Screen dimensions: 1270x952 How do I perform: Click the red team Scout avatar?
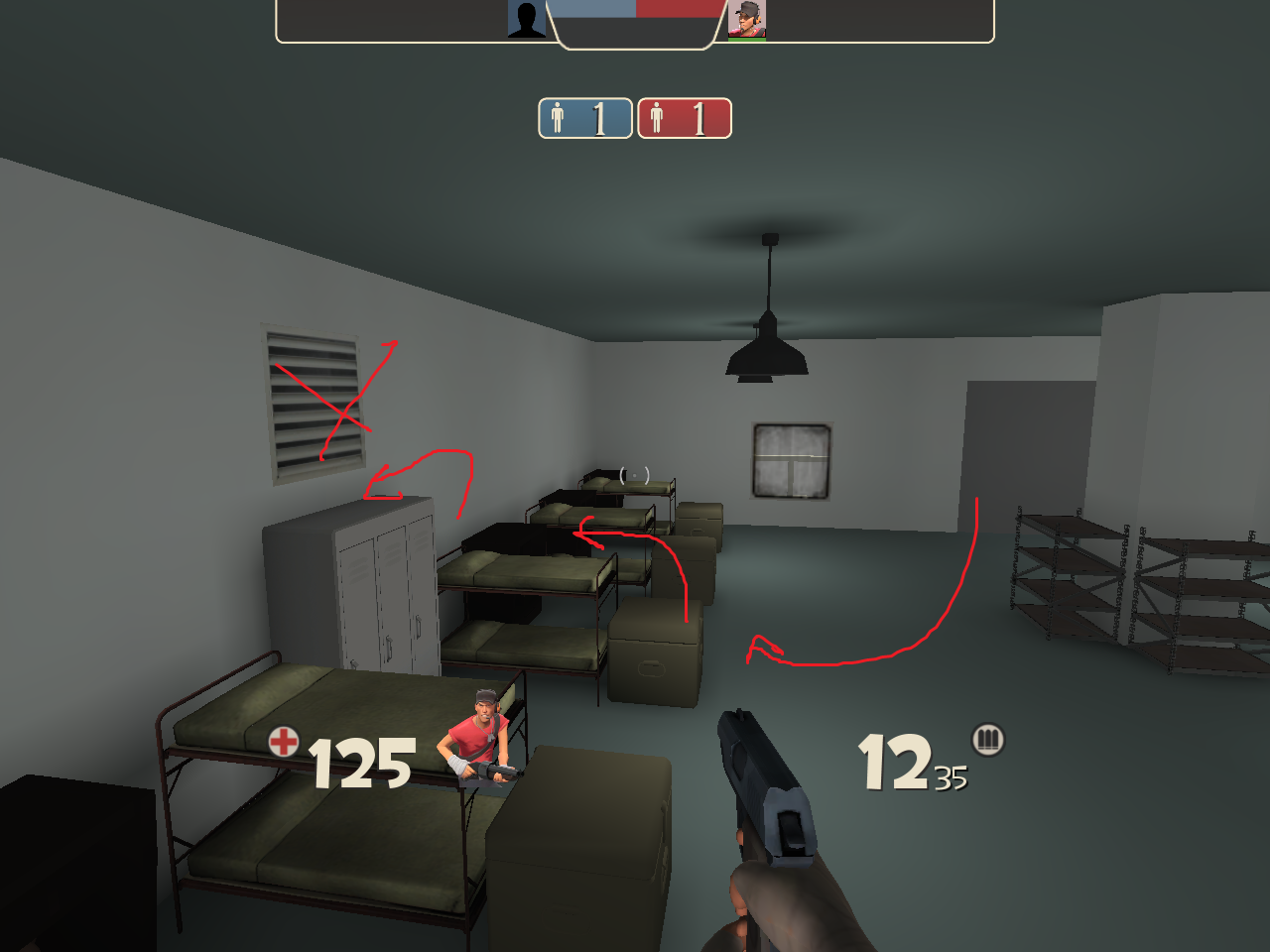coord(747,20)
